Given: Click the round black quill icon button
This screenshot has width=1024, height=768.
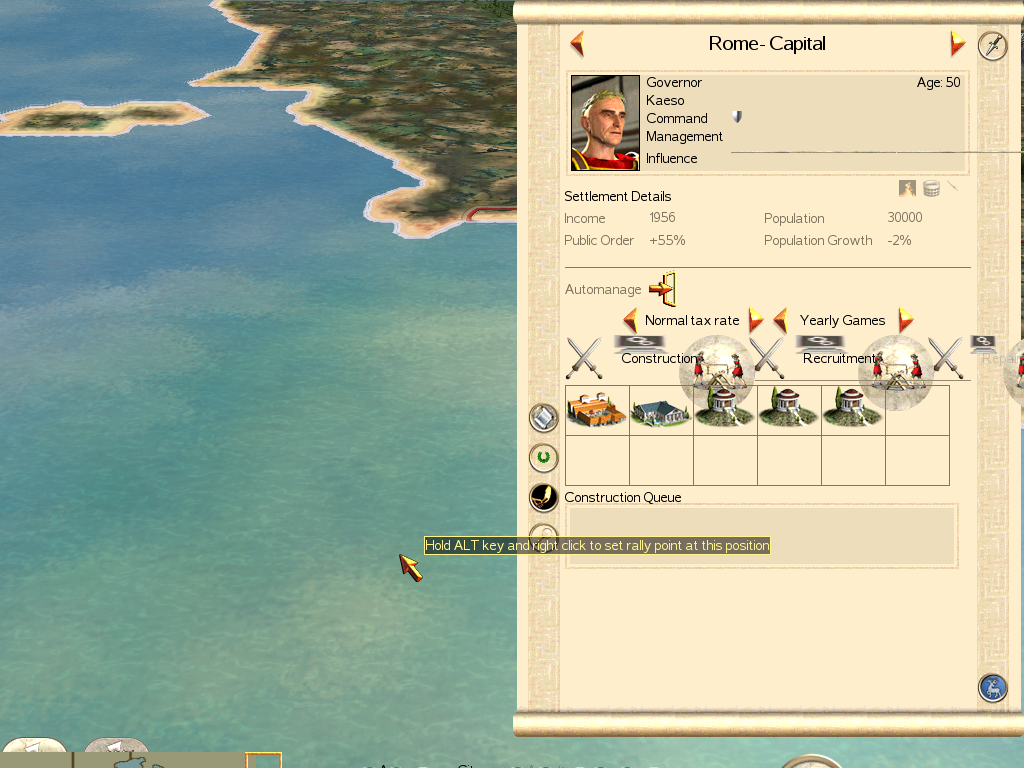Looking at the screenshot, I should pyautogui.click(x=543, y=497).
